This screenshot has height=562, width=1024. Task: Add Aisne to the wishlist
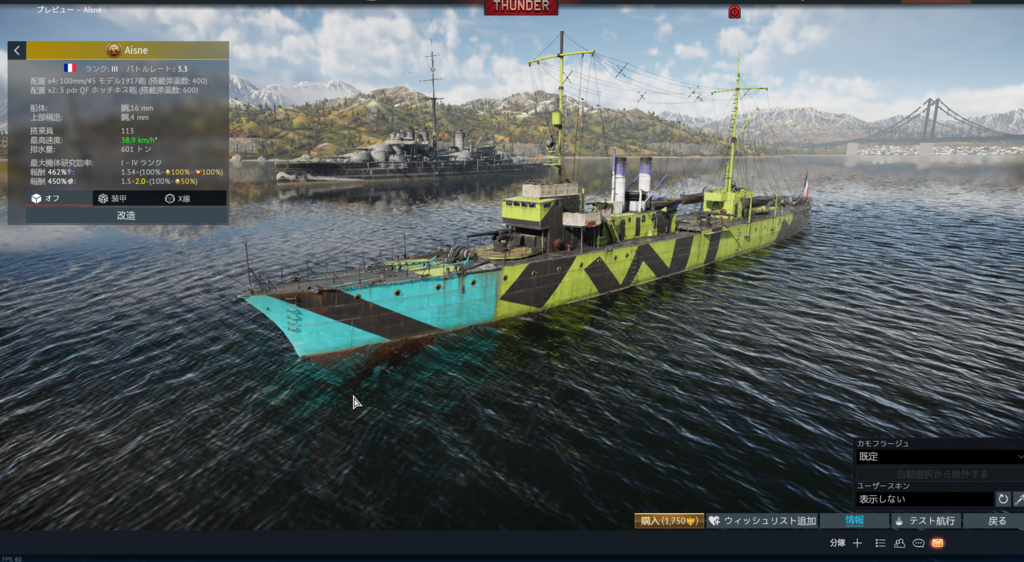[x=760, y=521]
